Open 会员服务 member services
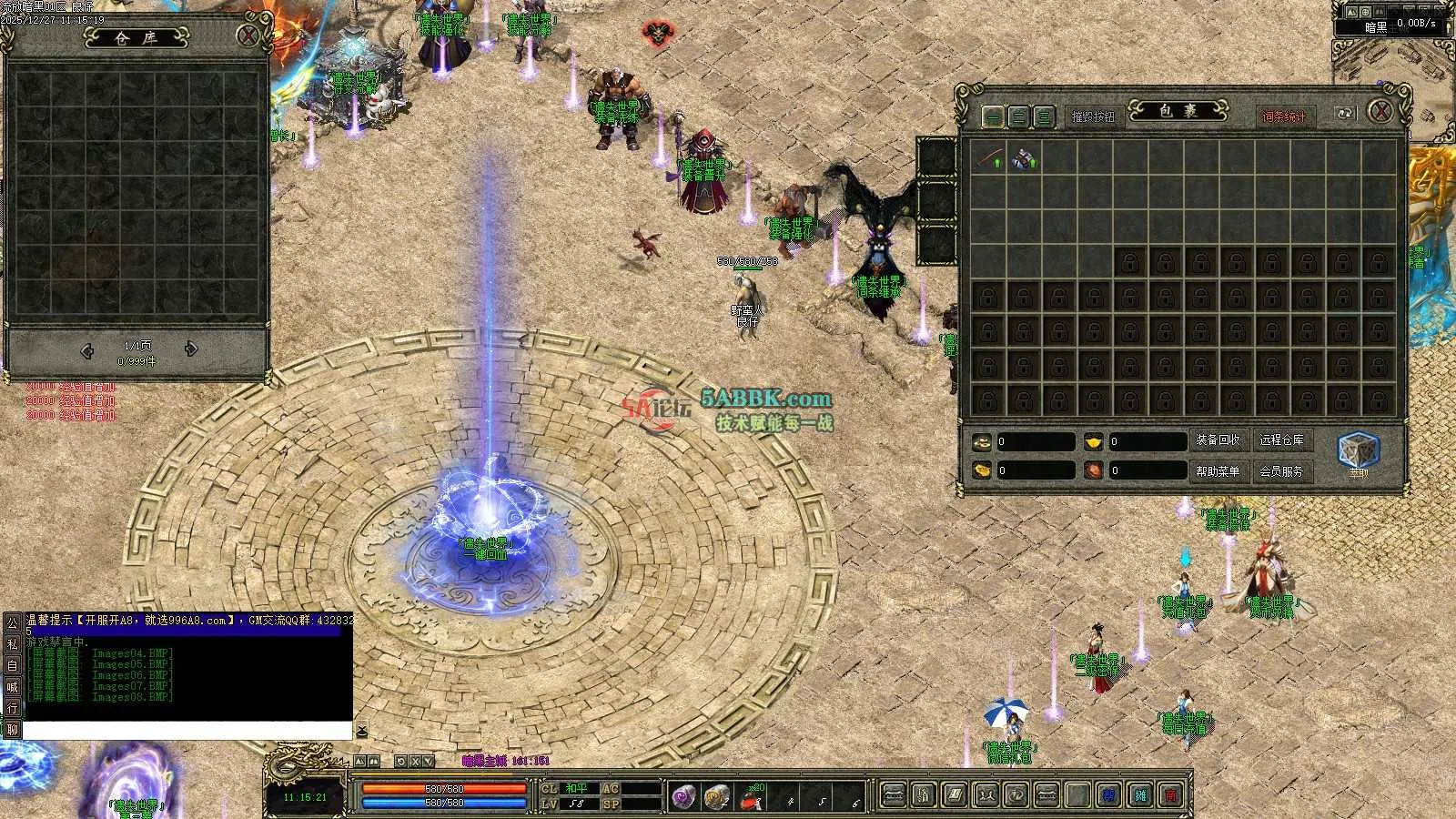Screen dimensions: 1456x819 [1281, 471]
